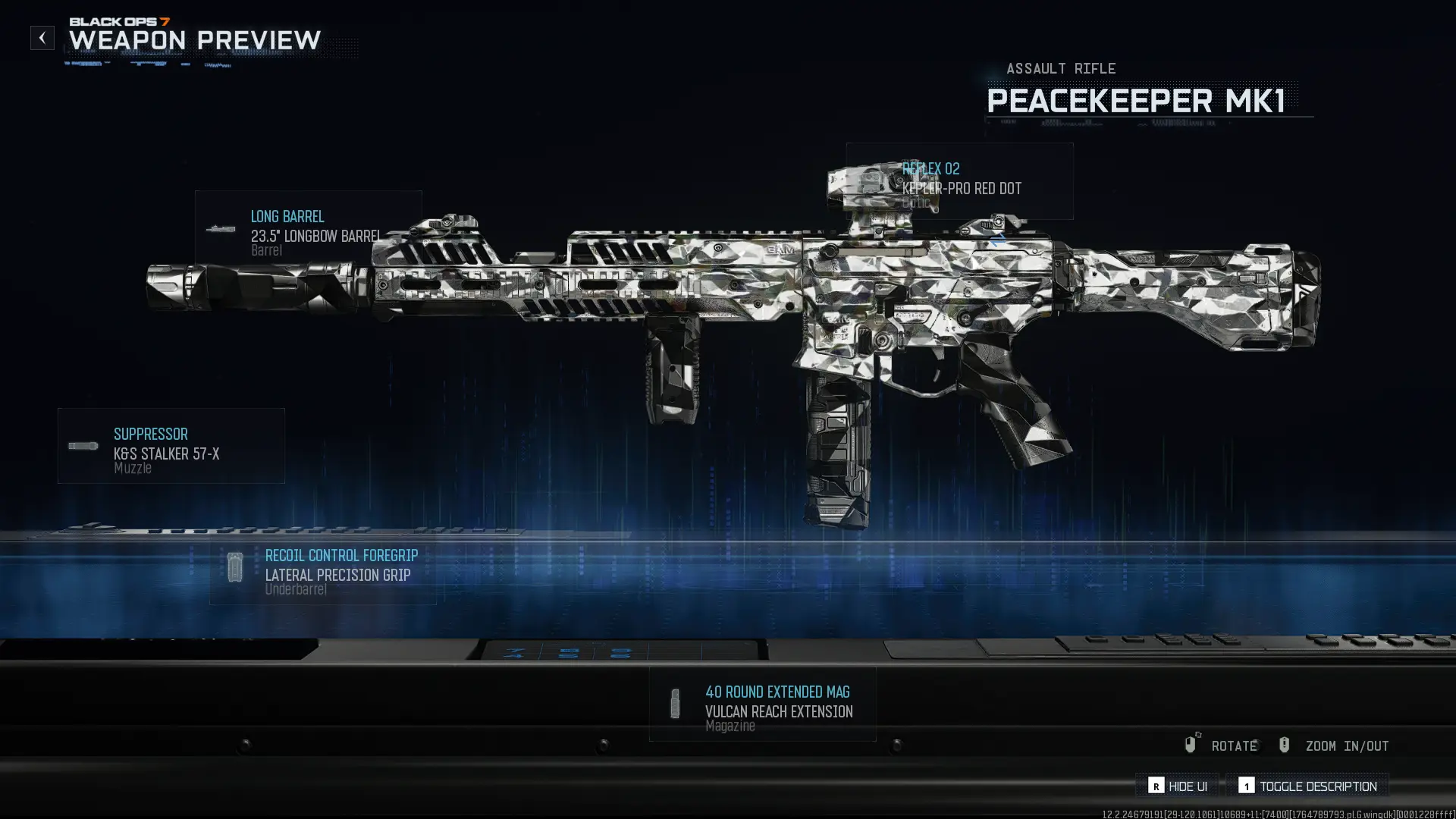Click the suppressor attachment icon
The image size is (1456, 819).
tap(82, 446)
